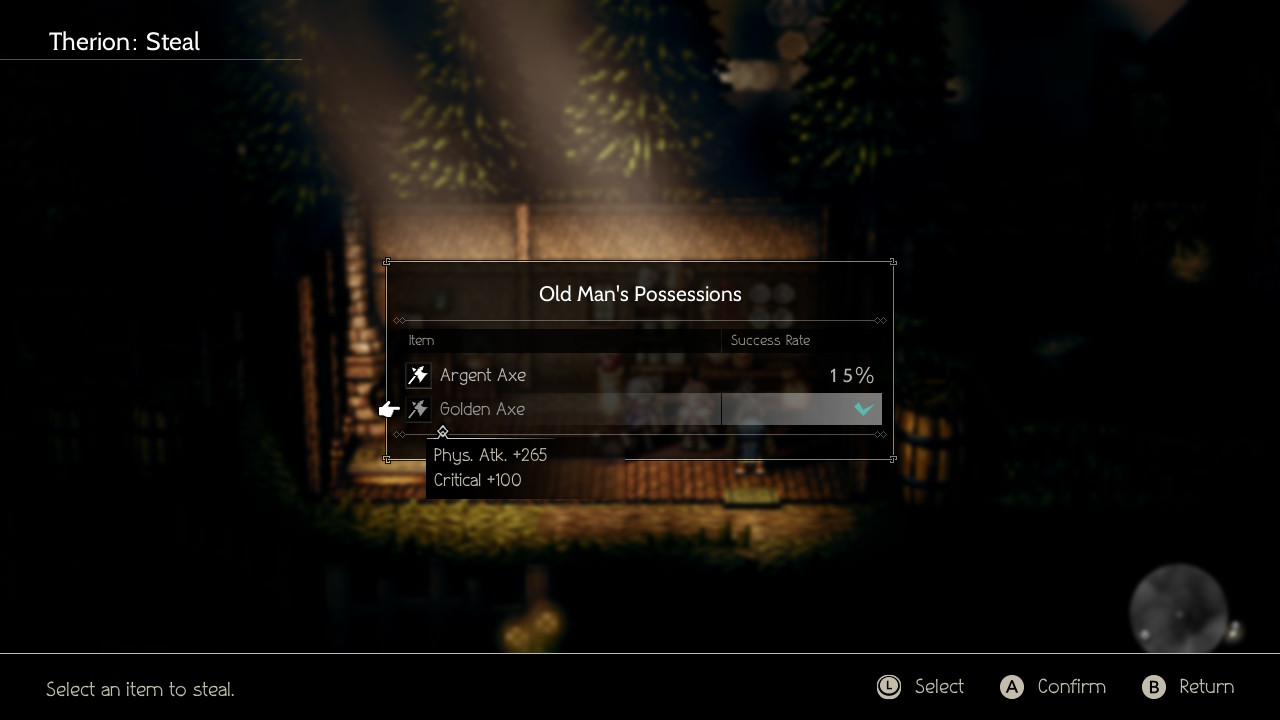1280x720 pixels.
Task: Click the minimap circle in bottom corner
Action: 1178,608
